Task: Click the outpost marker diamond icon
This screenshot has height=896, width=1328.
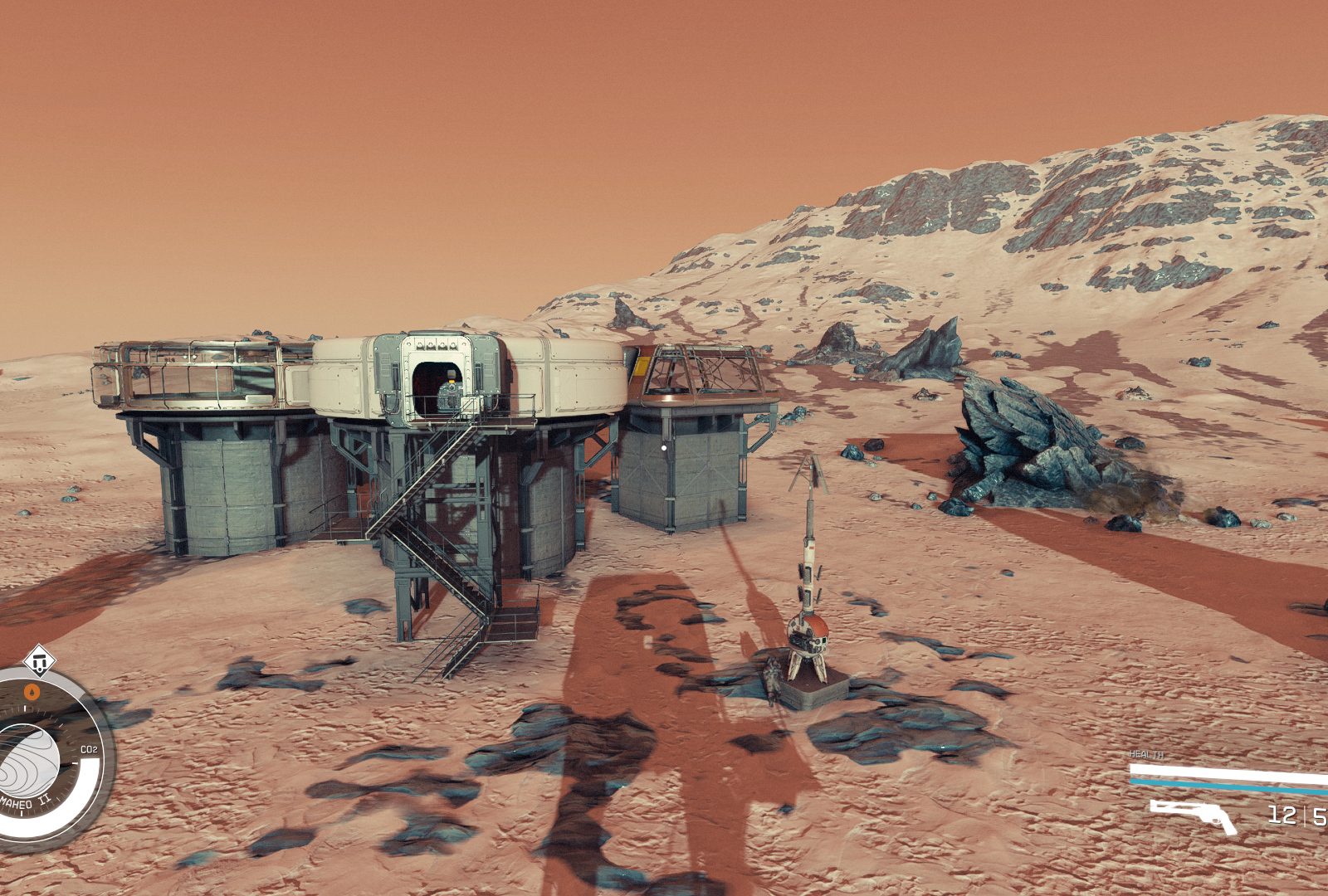Action: click(38, 661)
